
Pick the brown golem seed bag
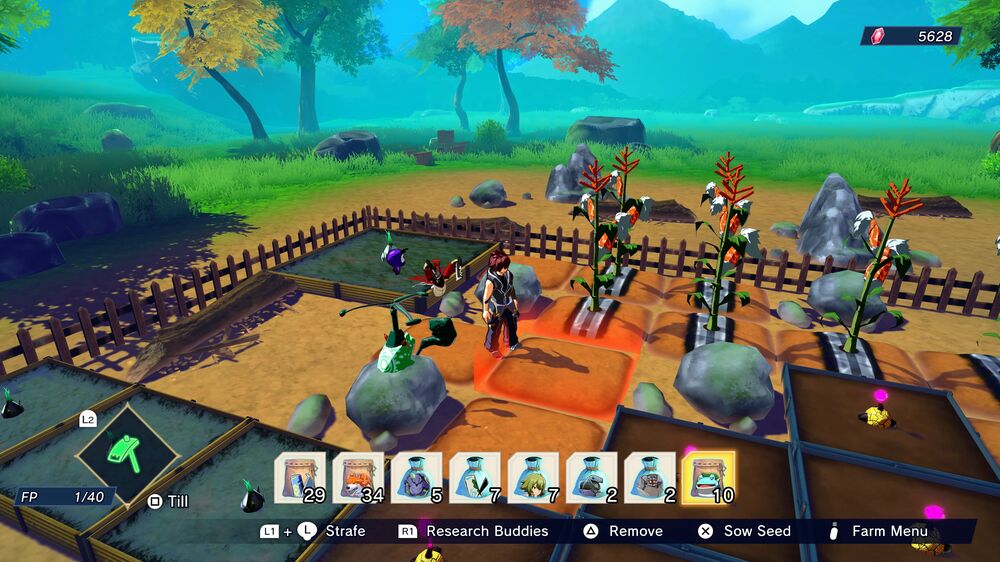650,478
